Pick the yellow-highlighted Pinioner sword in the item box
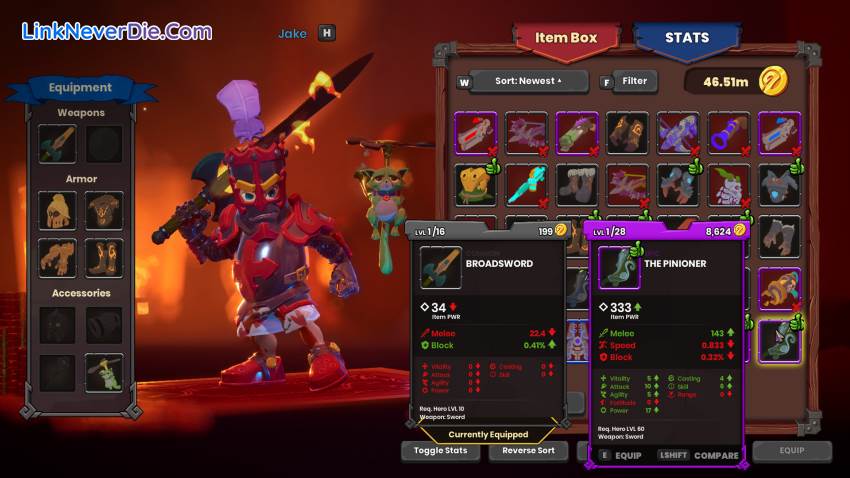850x478 pixels. 778,340
